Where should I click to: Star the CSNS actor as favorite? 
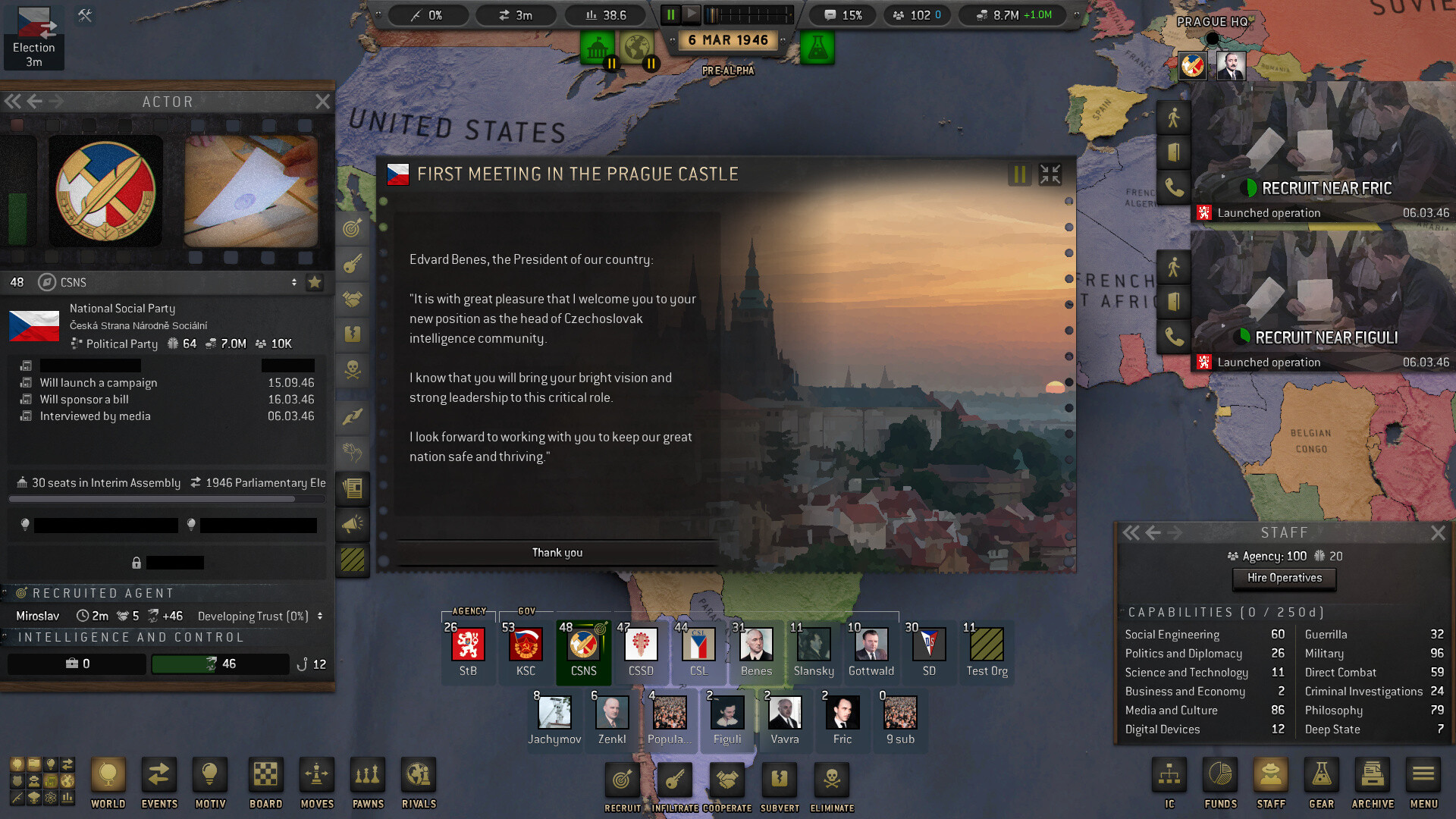(313, 282)
